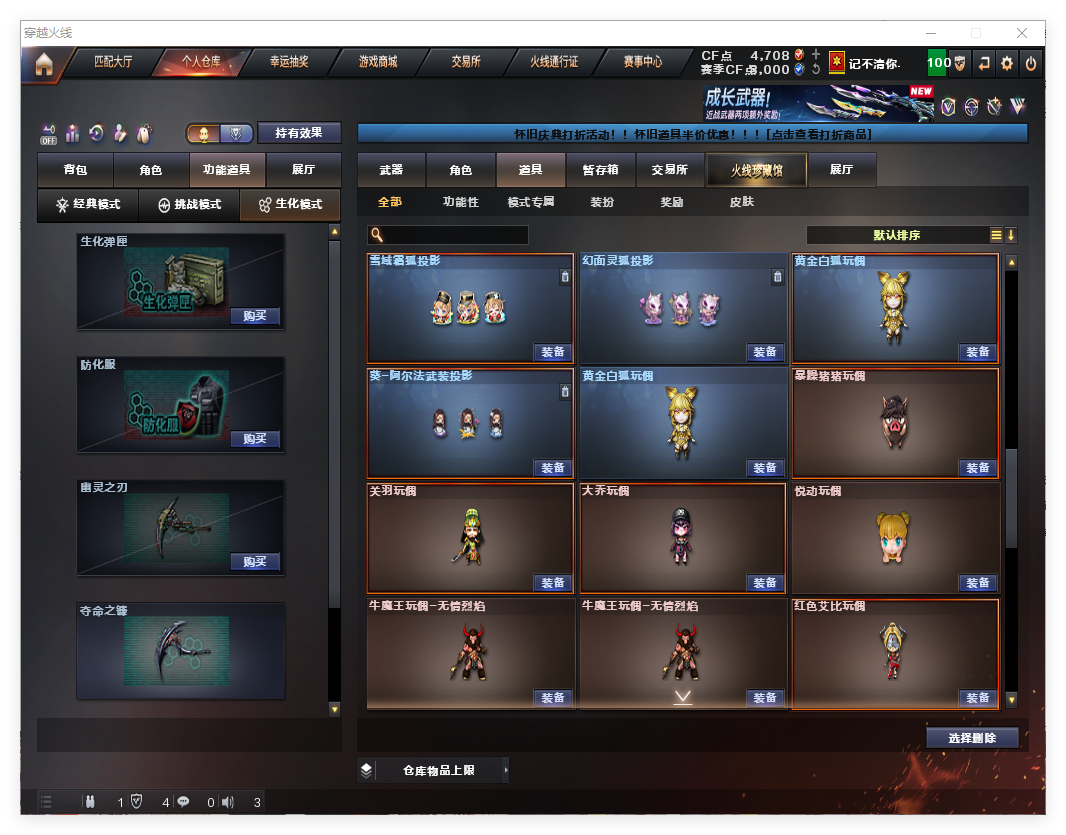Open the 匹配大厅 matchmaking tab

pos(112,62)
